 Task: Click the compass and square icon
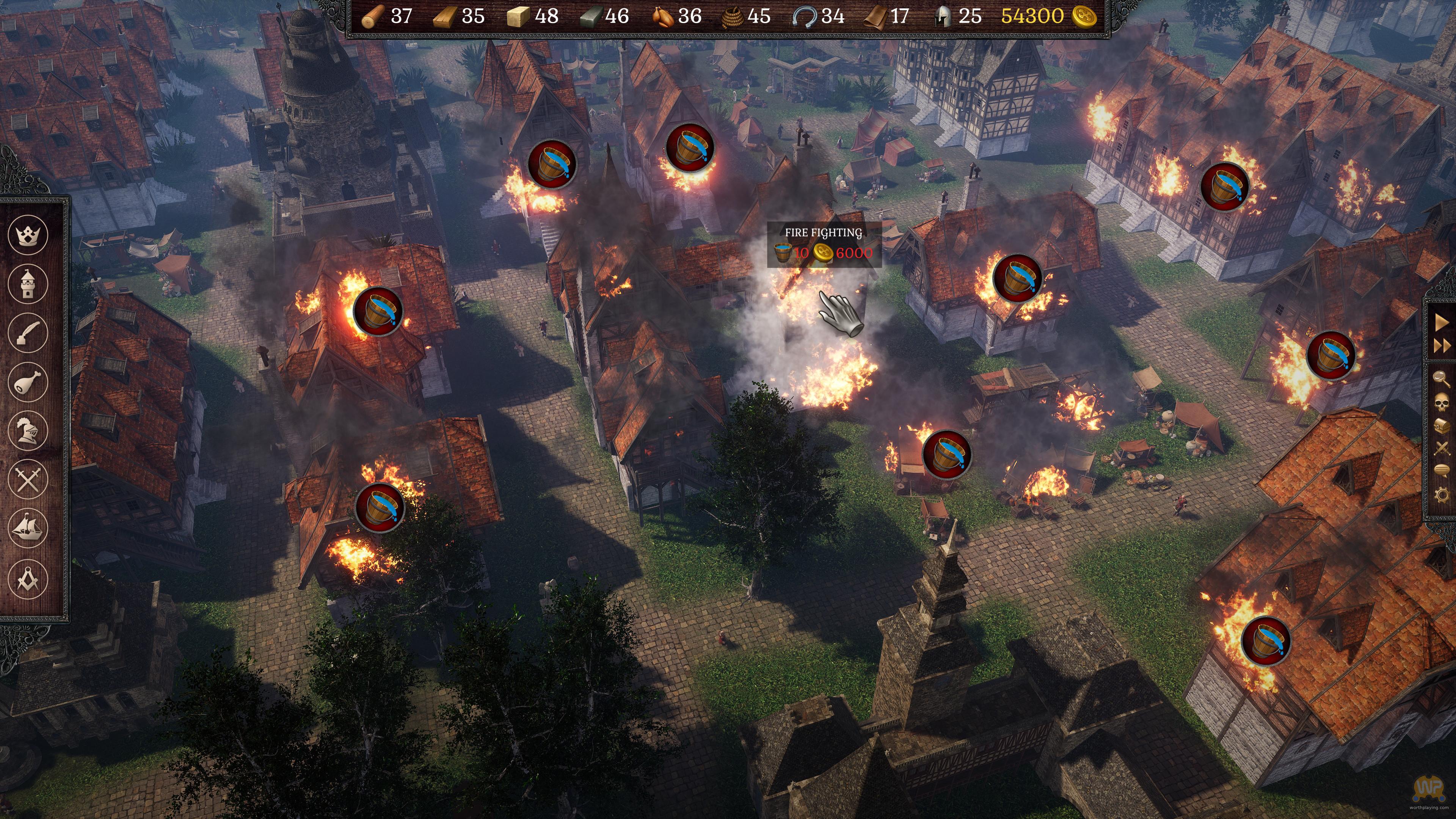coord(28,578)
